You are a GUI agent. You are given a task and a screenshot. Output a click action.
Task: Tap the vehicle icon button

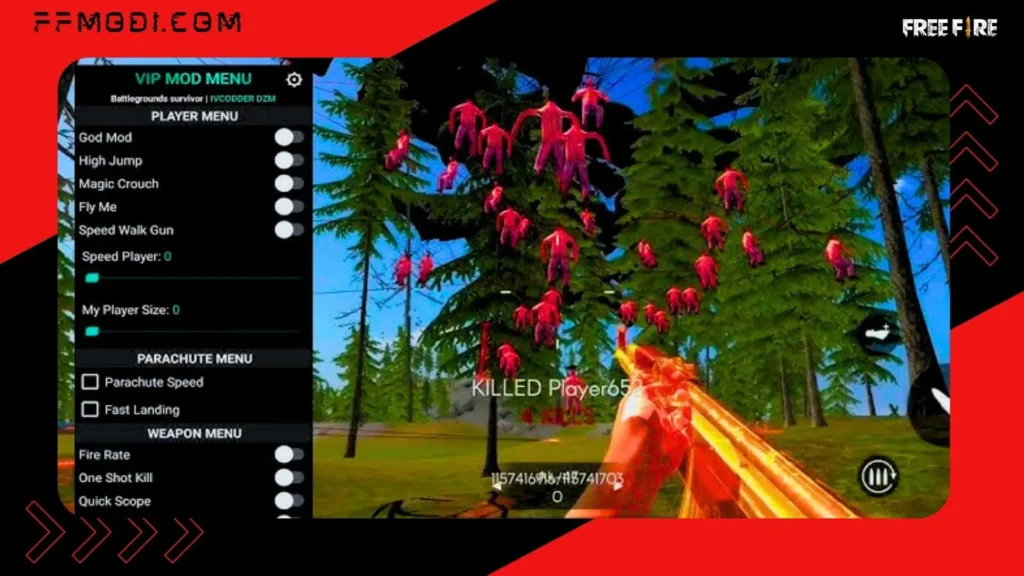click(x=879, y=334)
